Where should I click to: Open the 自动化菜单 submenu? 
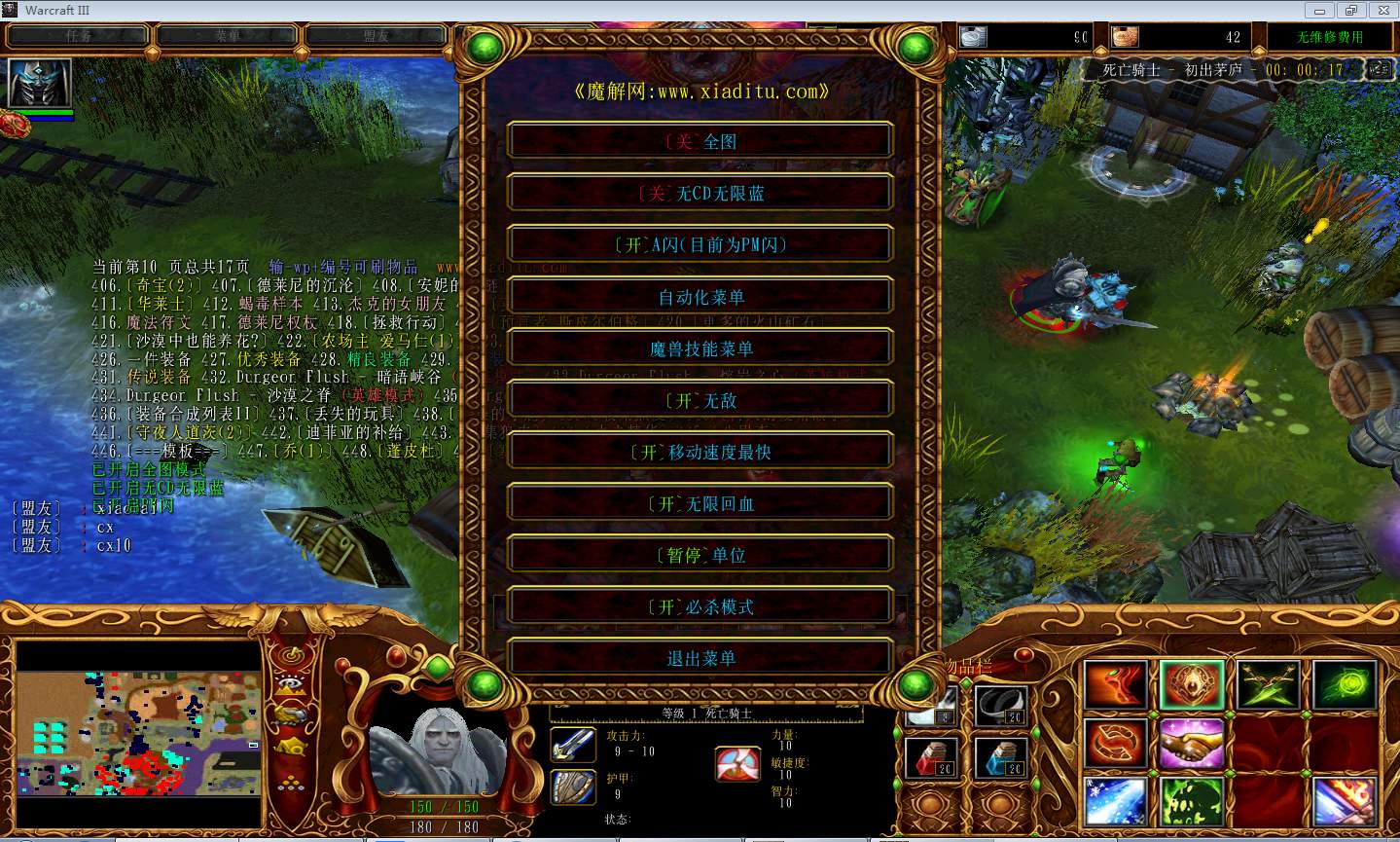pyautogui.click(x=700, y=297)
